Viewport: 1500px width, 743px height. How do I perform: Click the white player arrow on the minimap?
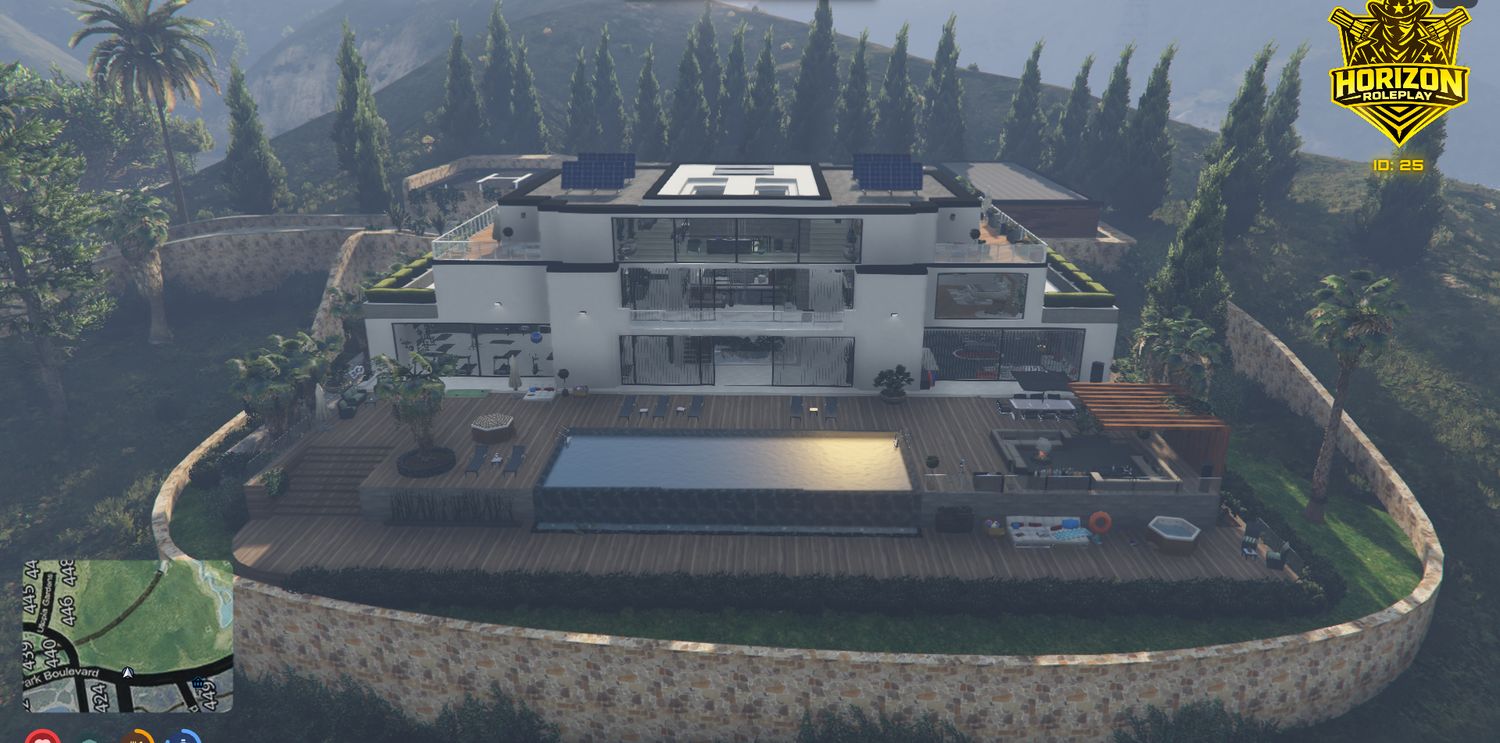pyautogui.click(x=127, y=673)
